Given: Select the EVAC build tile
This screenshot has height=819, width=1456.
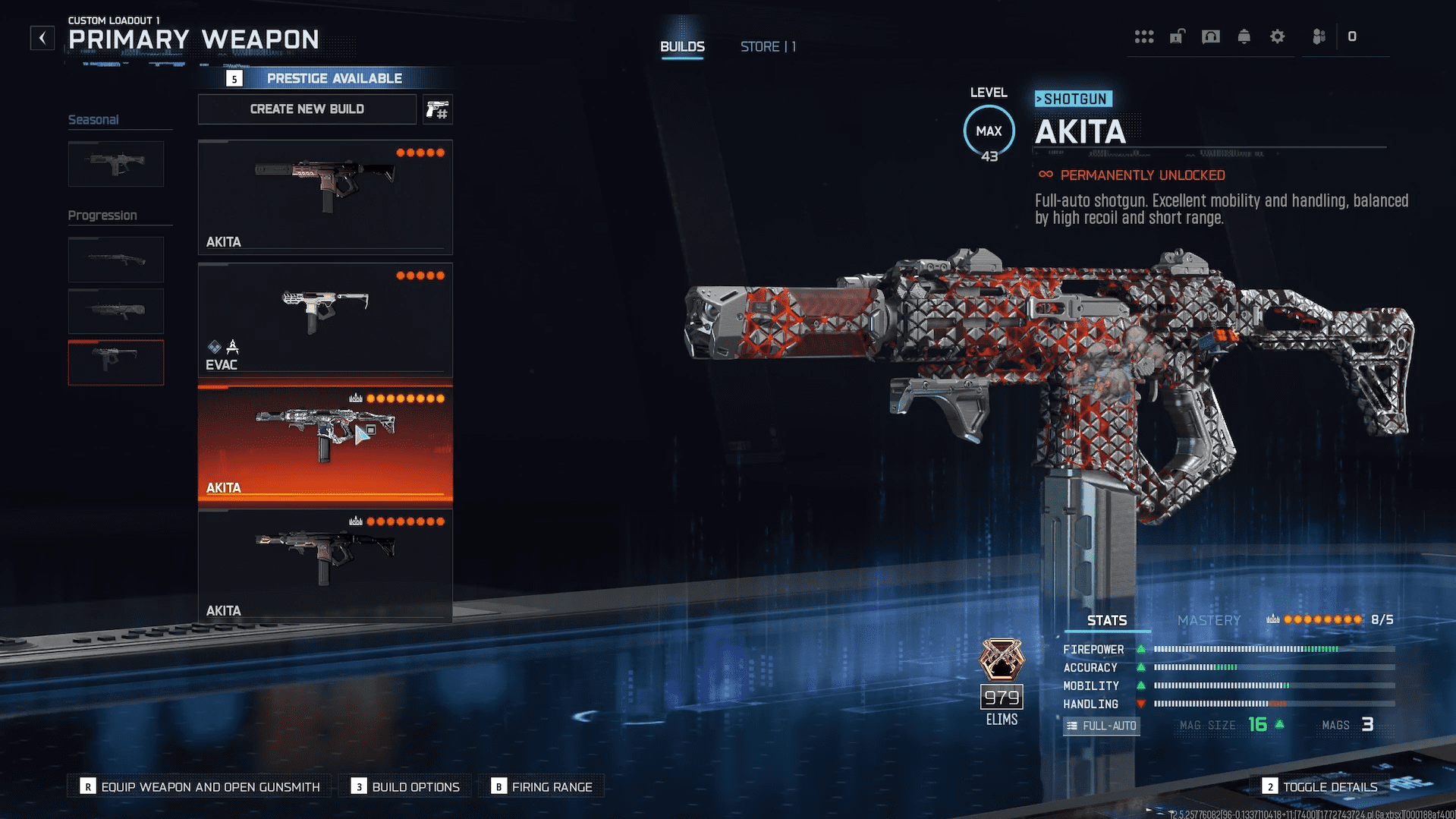Looking at the screenshot, I should pos(325,320).
